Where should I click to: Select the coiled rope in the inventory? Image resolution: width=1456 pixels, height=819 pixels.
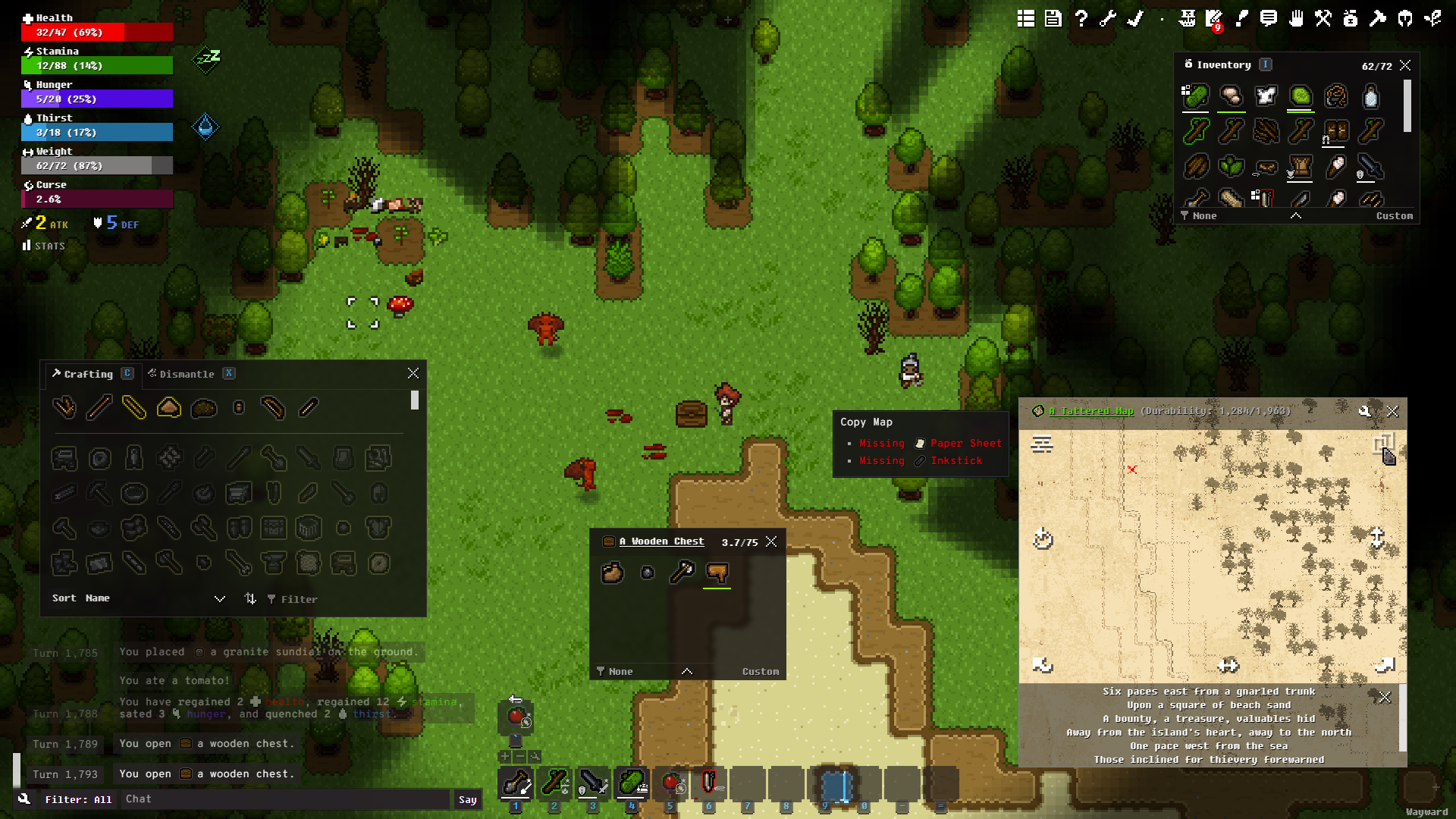[x=1335, y=97]
